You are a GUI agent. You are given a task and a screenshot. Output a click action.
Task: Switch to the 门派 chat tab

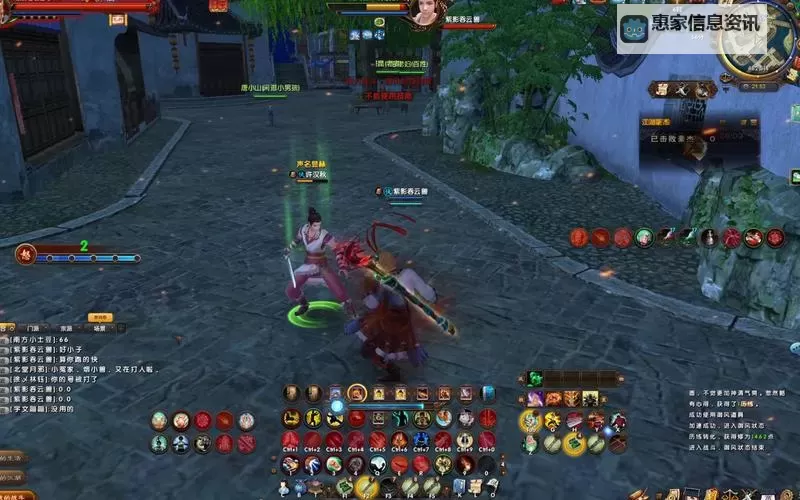[33, 327]
